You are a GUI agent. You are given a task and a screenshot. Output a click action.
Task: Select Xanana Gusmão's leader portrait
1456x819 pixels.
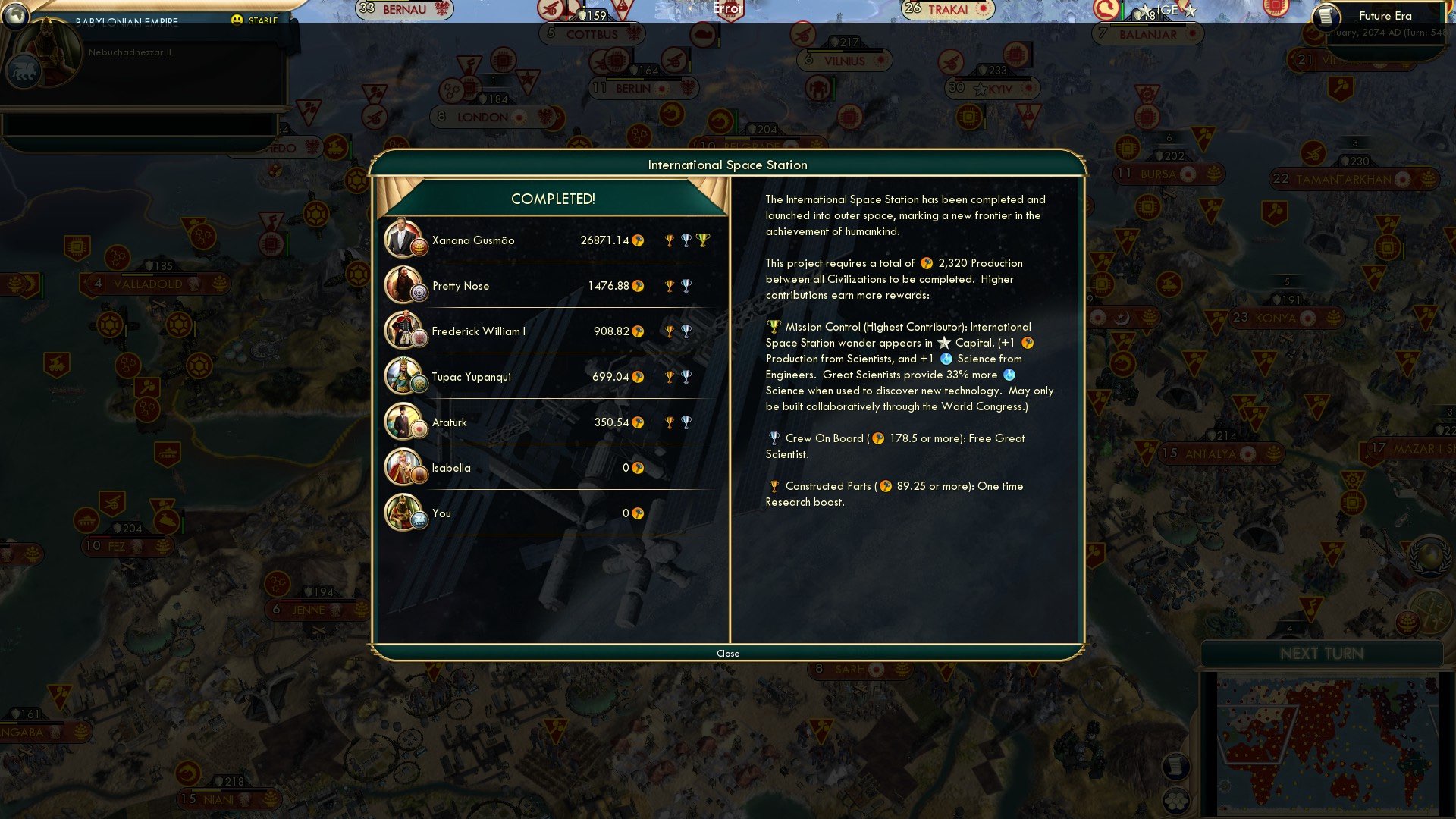point(405,240)
